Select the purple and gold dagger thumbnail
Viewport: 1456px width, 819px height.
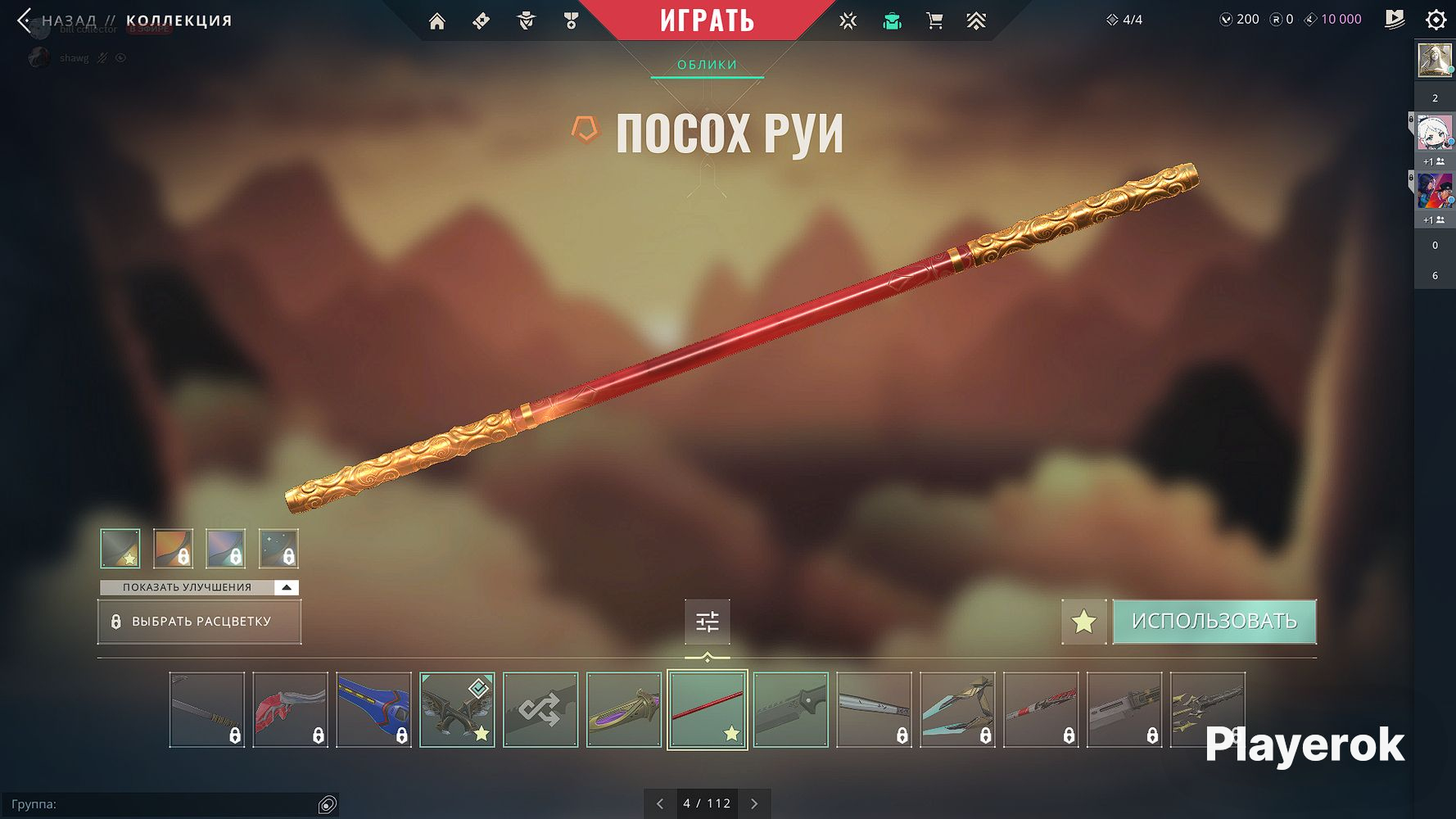point(624,709)
